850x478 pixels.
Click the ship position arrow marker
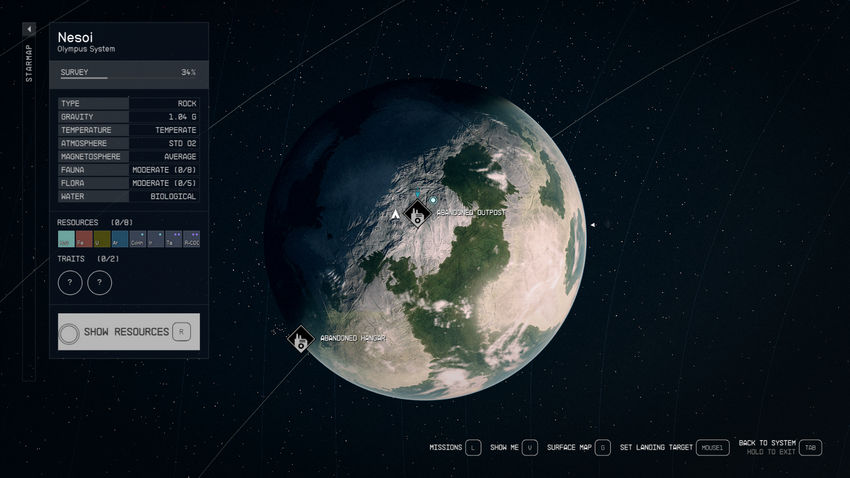tap(397, 214)
